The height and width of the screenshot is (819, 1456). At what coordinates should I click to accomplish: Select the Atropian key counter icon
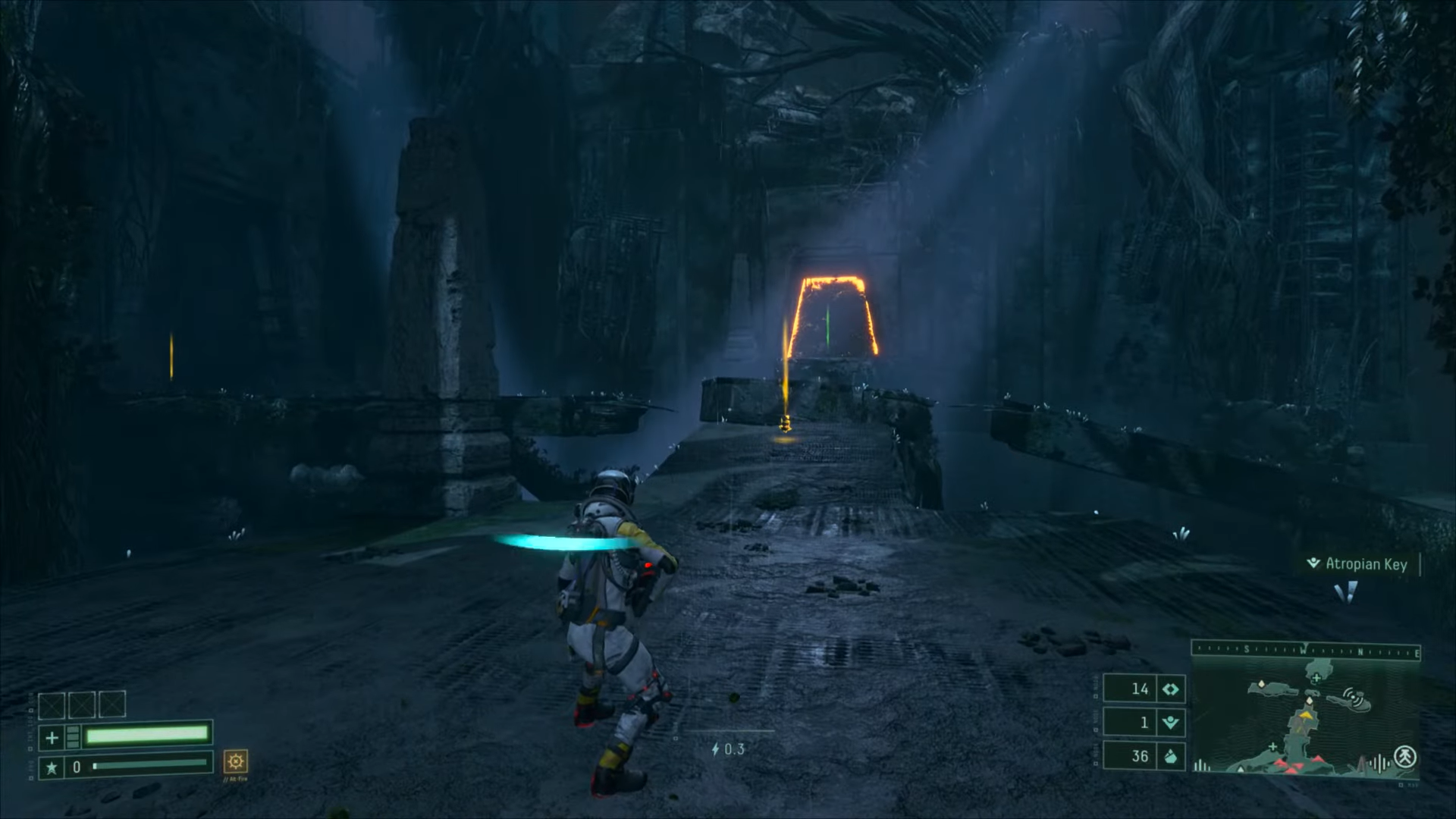click(1171, 723)
